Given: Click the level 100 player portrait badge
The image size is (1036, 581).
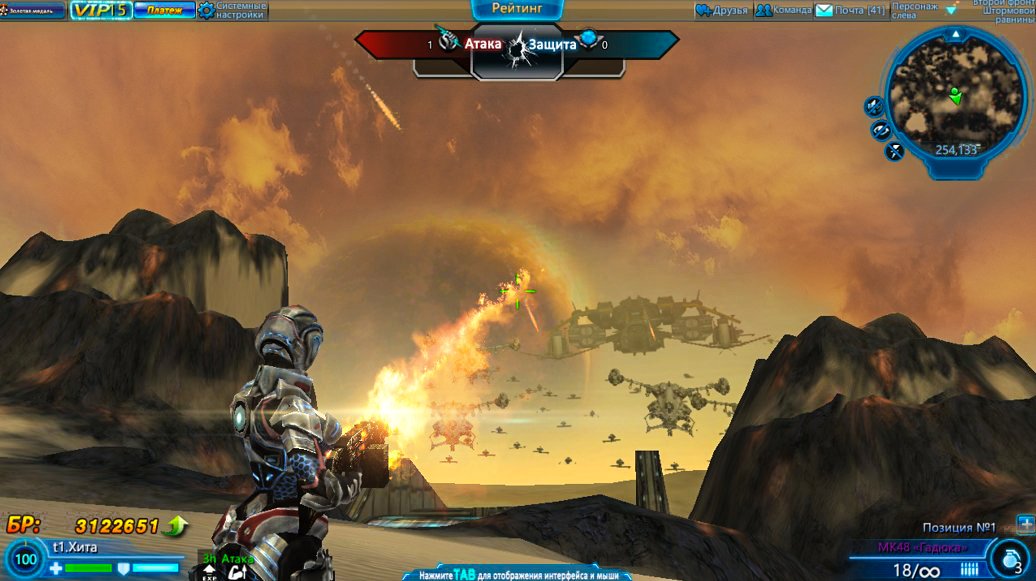Looking at the screenshot, I should pyautogui.click(x=25, y=560).
